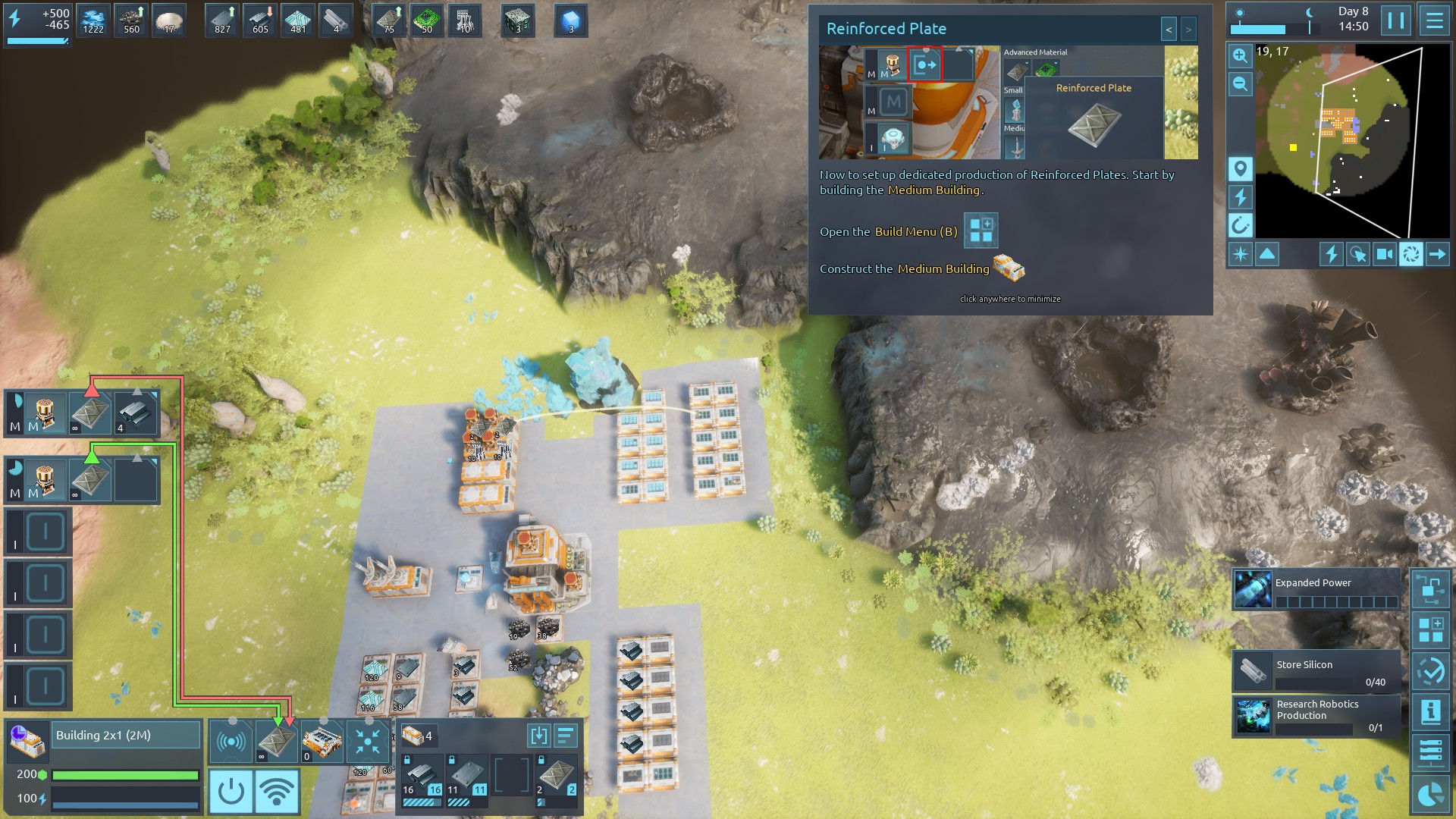The width and height of the screenshot is (1456, 819).
Task: Open the Research Robotics Production objective
Action: (x=1316, y=717)
